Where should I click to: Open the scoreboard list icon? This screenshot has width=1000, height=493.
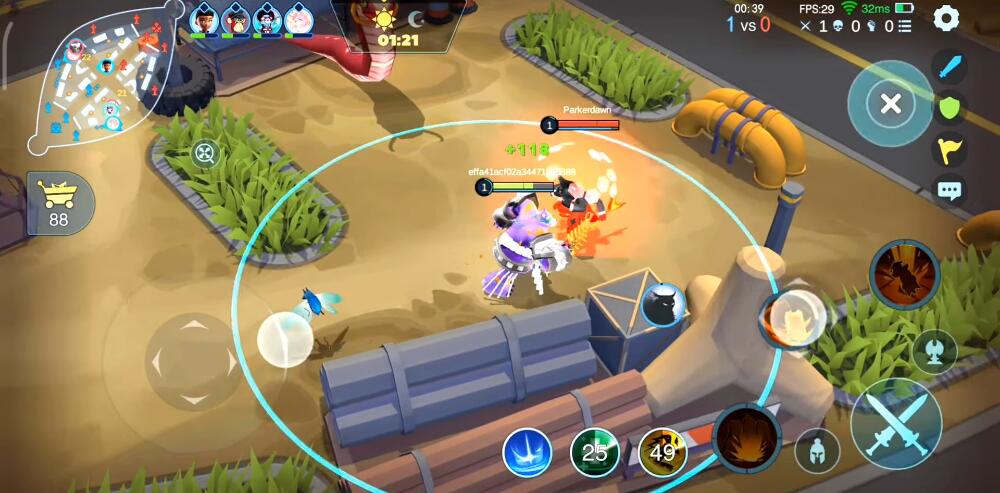click(904, 26)
